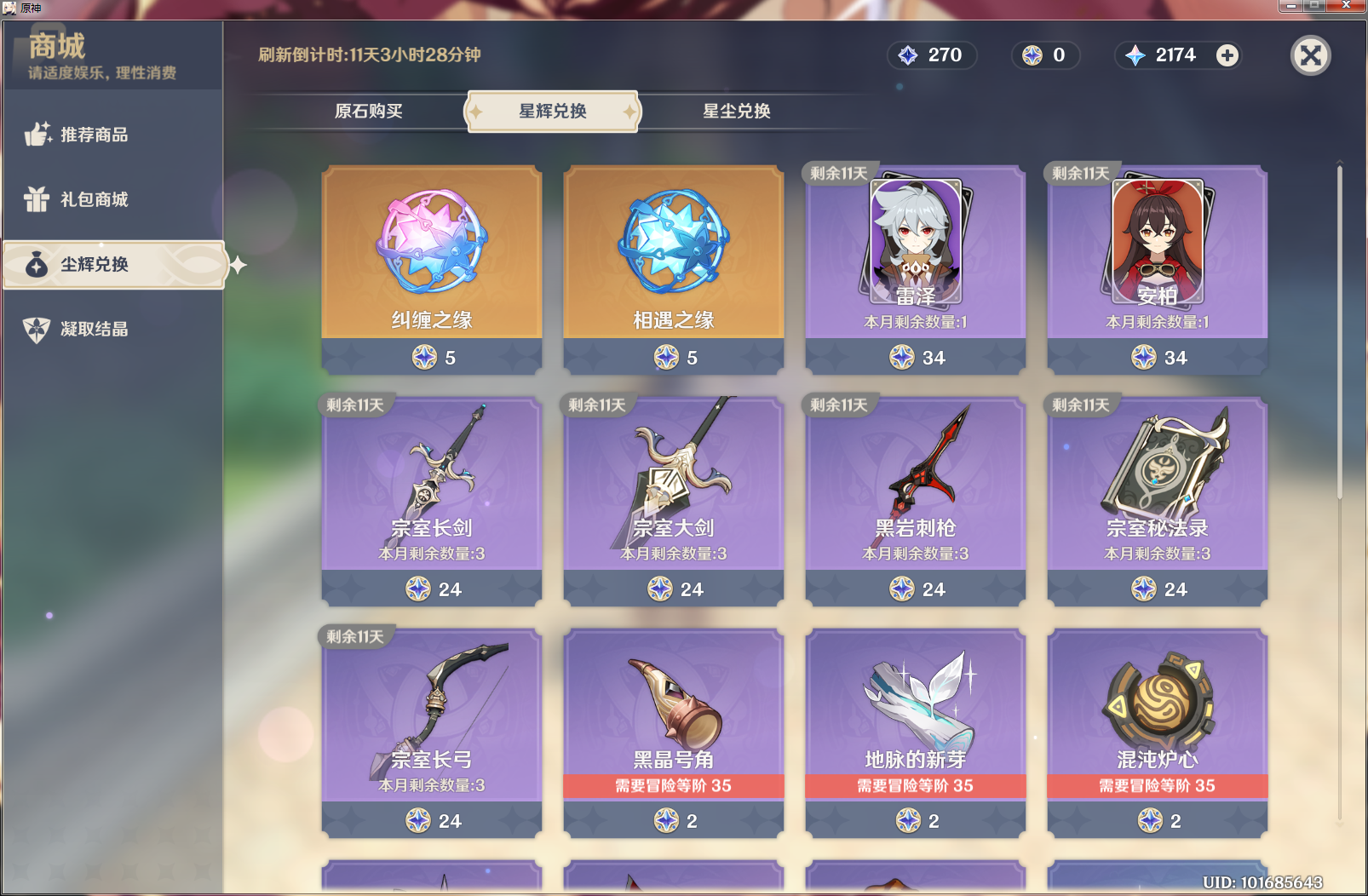Image resolution: width=1368 pixels, height=896 pixels.
Task: Add primogems with the plus button
Action: (1227, 55)
